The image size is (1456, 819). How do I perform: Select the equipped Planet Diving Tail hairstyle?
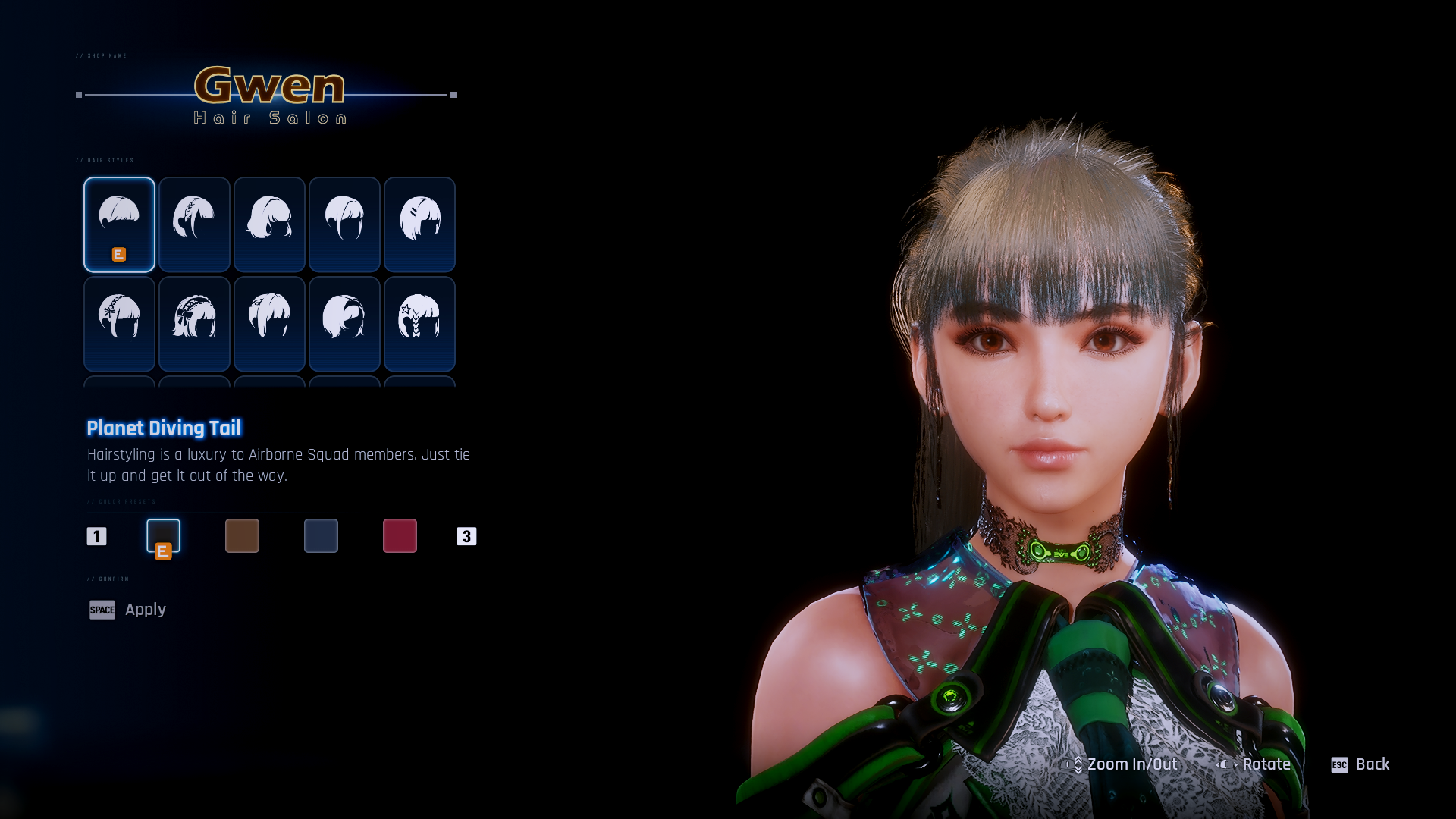(x=119, y=224)
